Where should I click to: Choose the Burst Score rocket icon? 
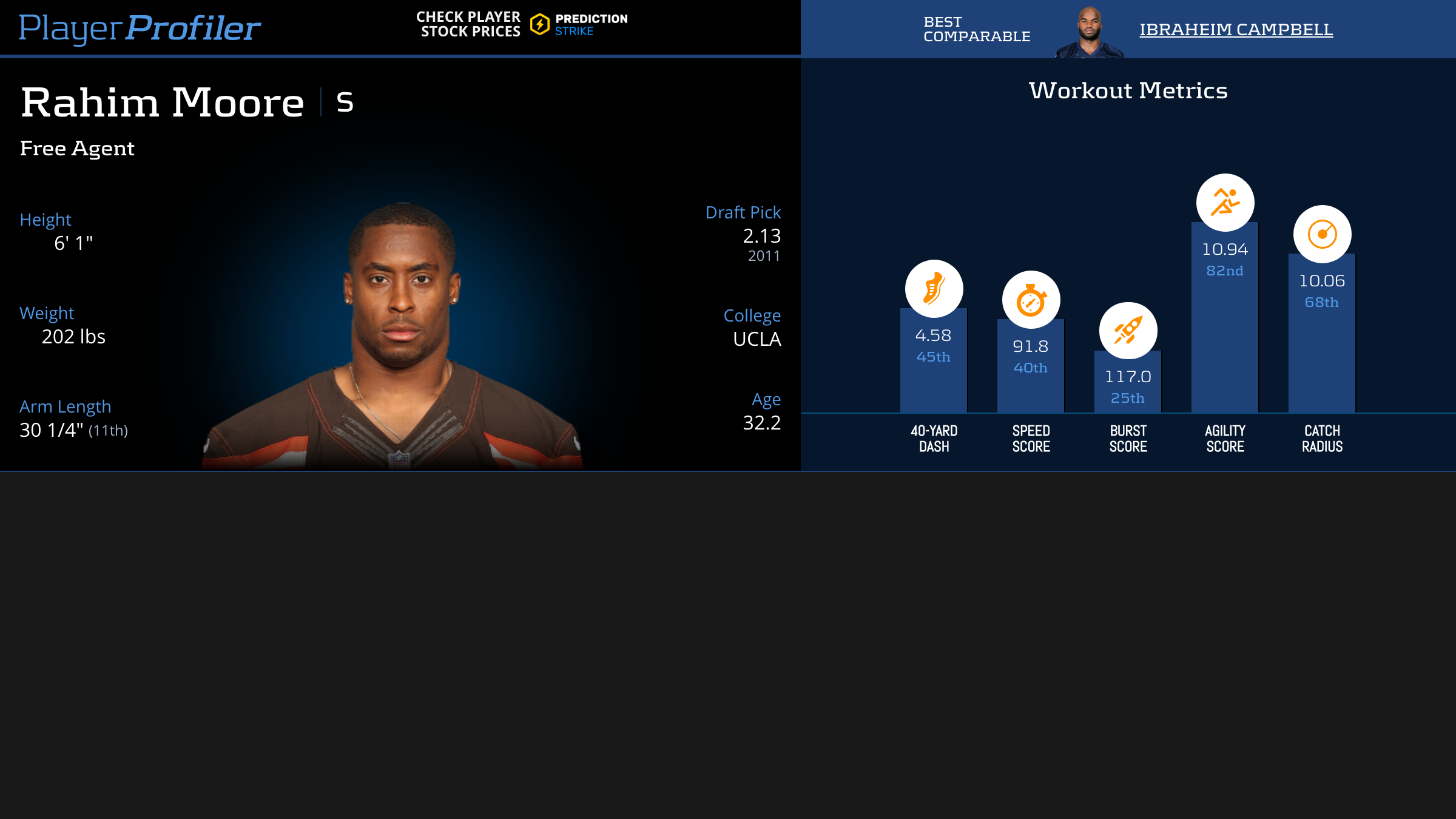(x=1128, y=331)
